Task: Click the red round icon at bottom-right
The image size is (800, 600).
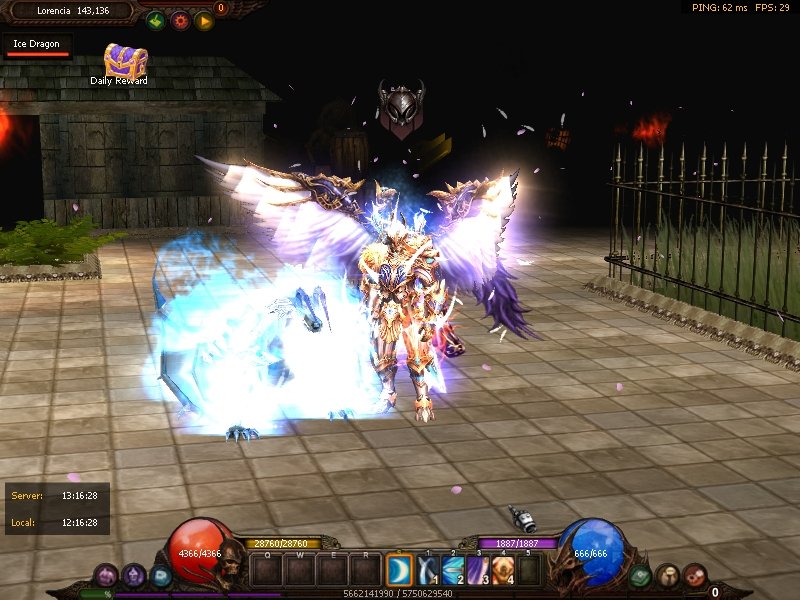Action: 694,575
